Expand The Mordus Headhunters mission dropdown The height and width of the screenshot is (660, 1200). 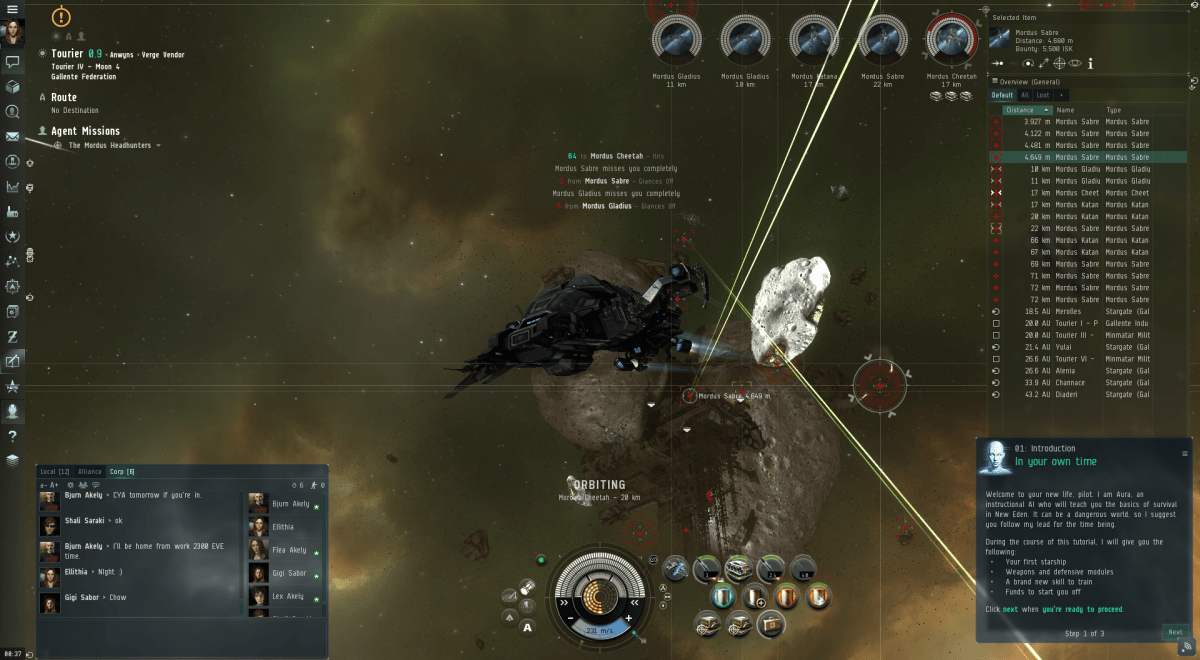click(x=158, y=146)
